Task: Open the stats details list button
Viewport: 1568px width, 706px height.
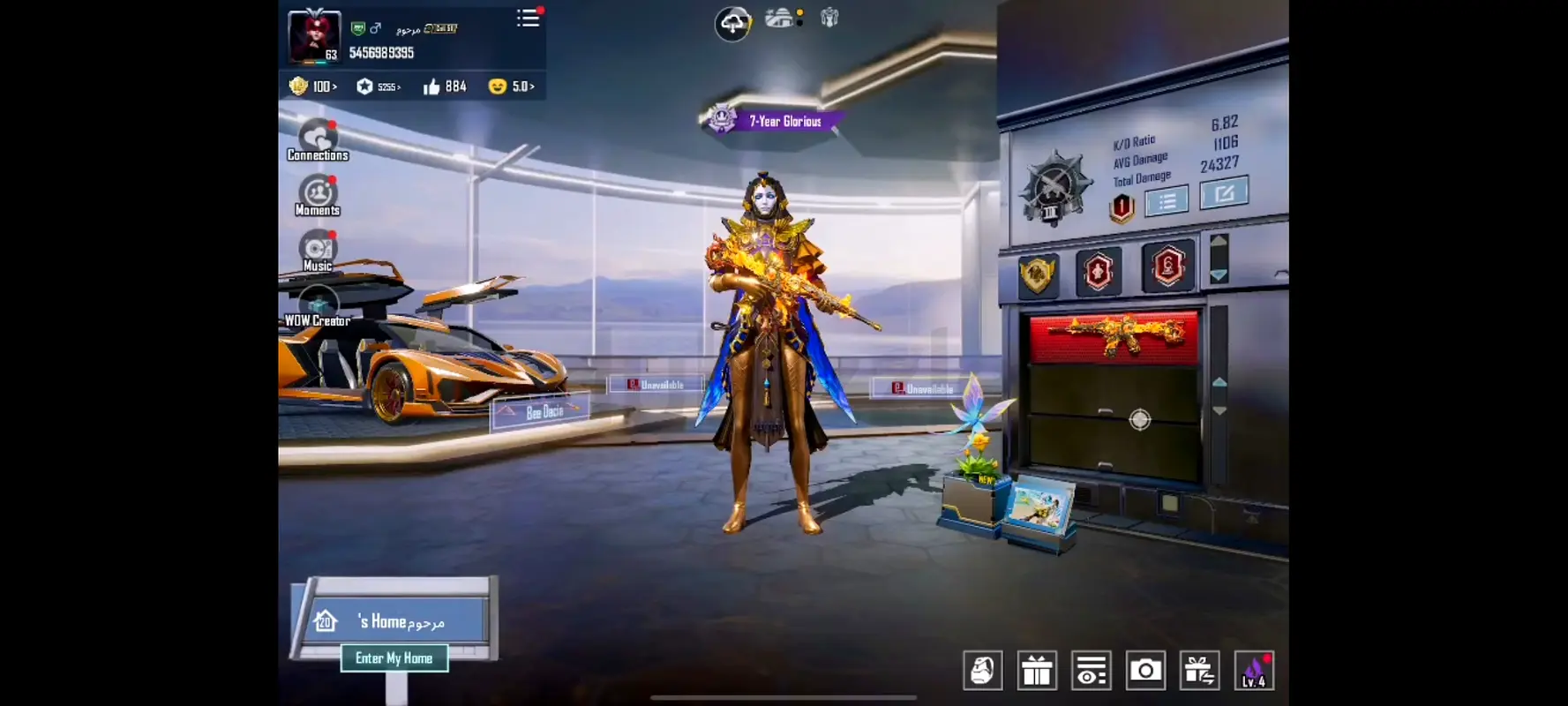Action: (x=1167, y=202)
